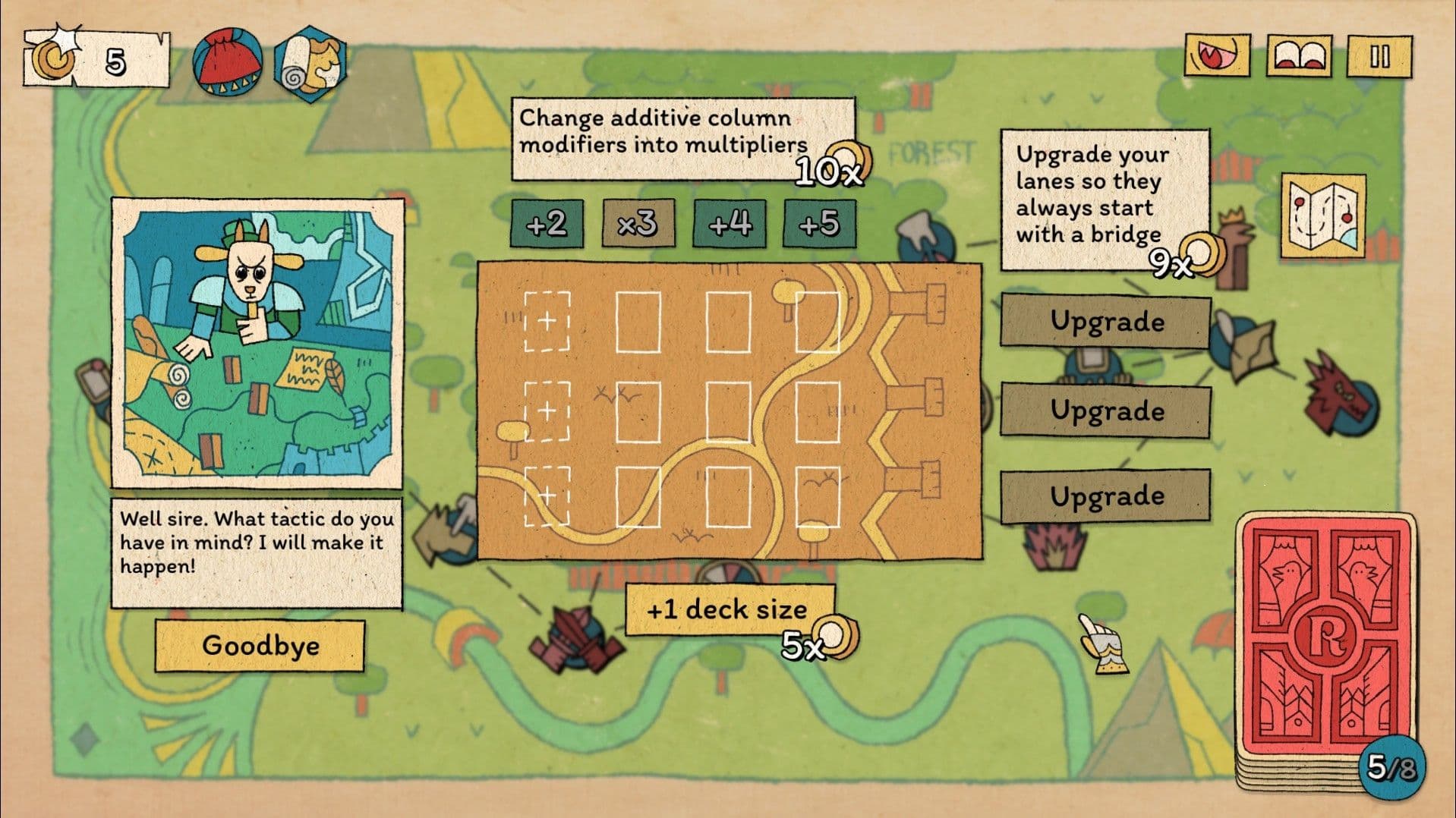Pause the game
Viewport: 1456px width, 818px height.
coord(1379,56)
